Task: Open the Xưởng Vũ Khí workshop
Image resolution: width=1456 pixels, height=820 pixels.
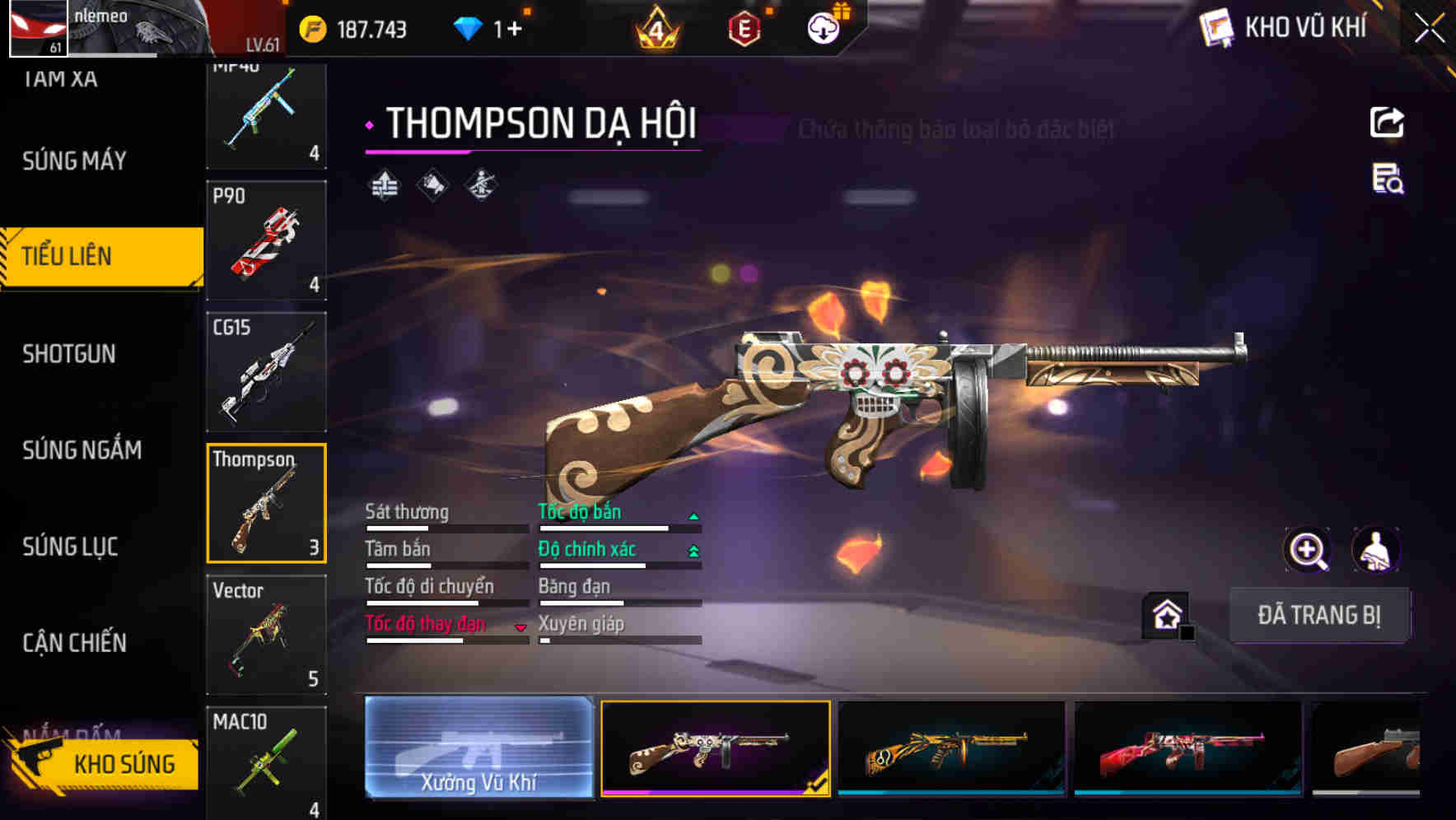Action: (x=478, y=748)
